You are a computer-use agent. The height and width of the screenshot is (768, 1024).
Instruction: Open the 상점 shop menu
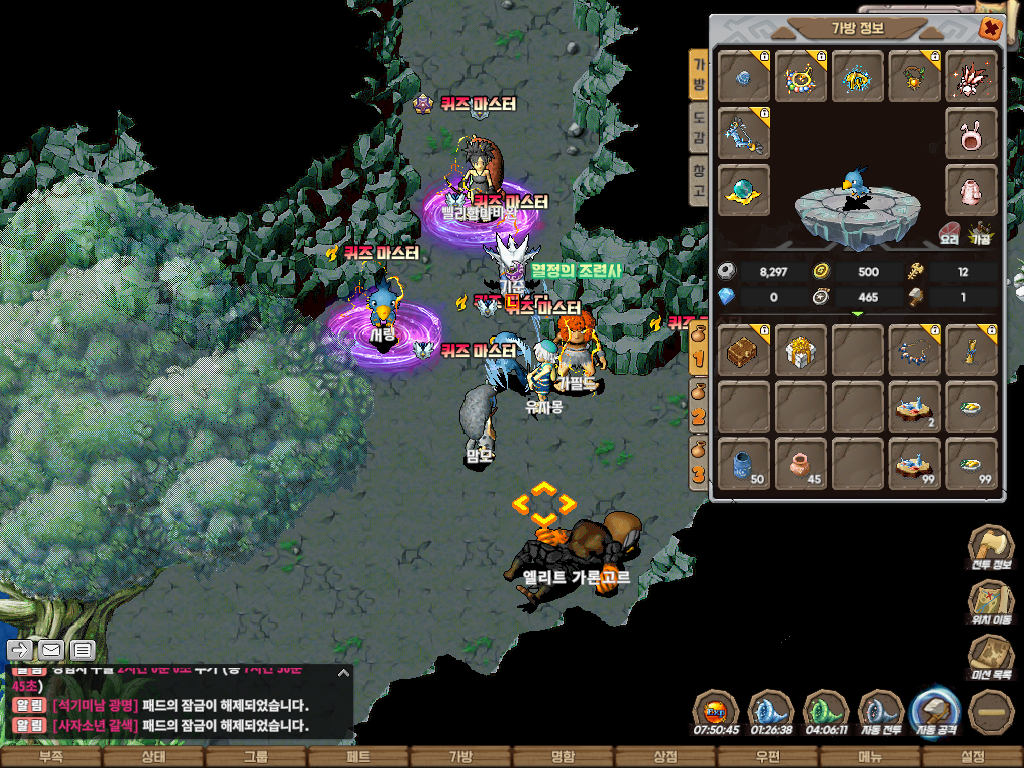(664, 757)
